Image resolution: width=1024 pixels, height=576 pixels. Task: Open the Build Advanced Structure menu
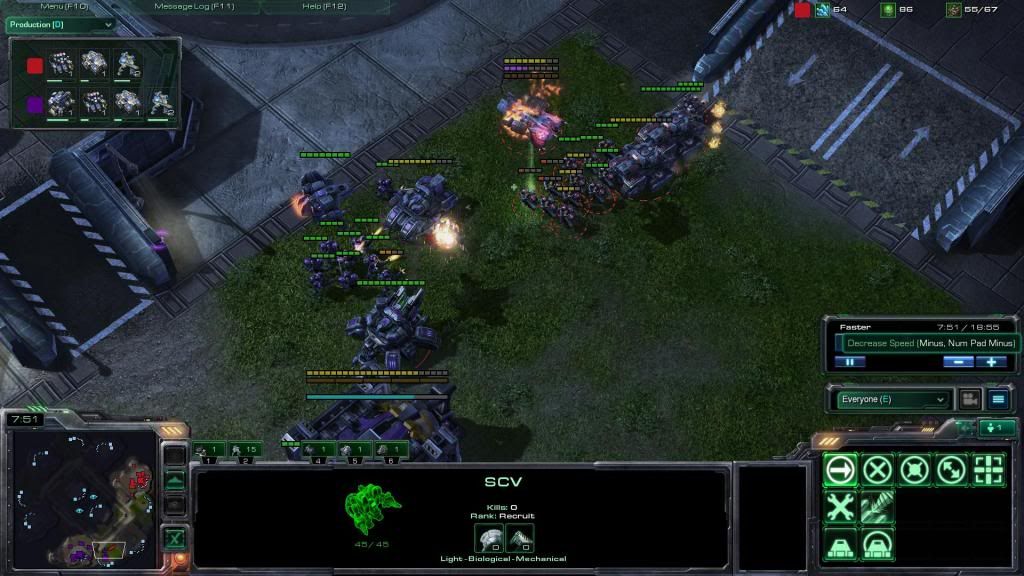coord(877,545)
